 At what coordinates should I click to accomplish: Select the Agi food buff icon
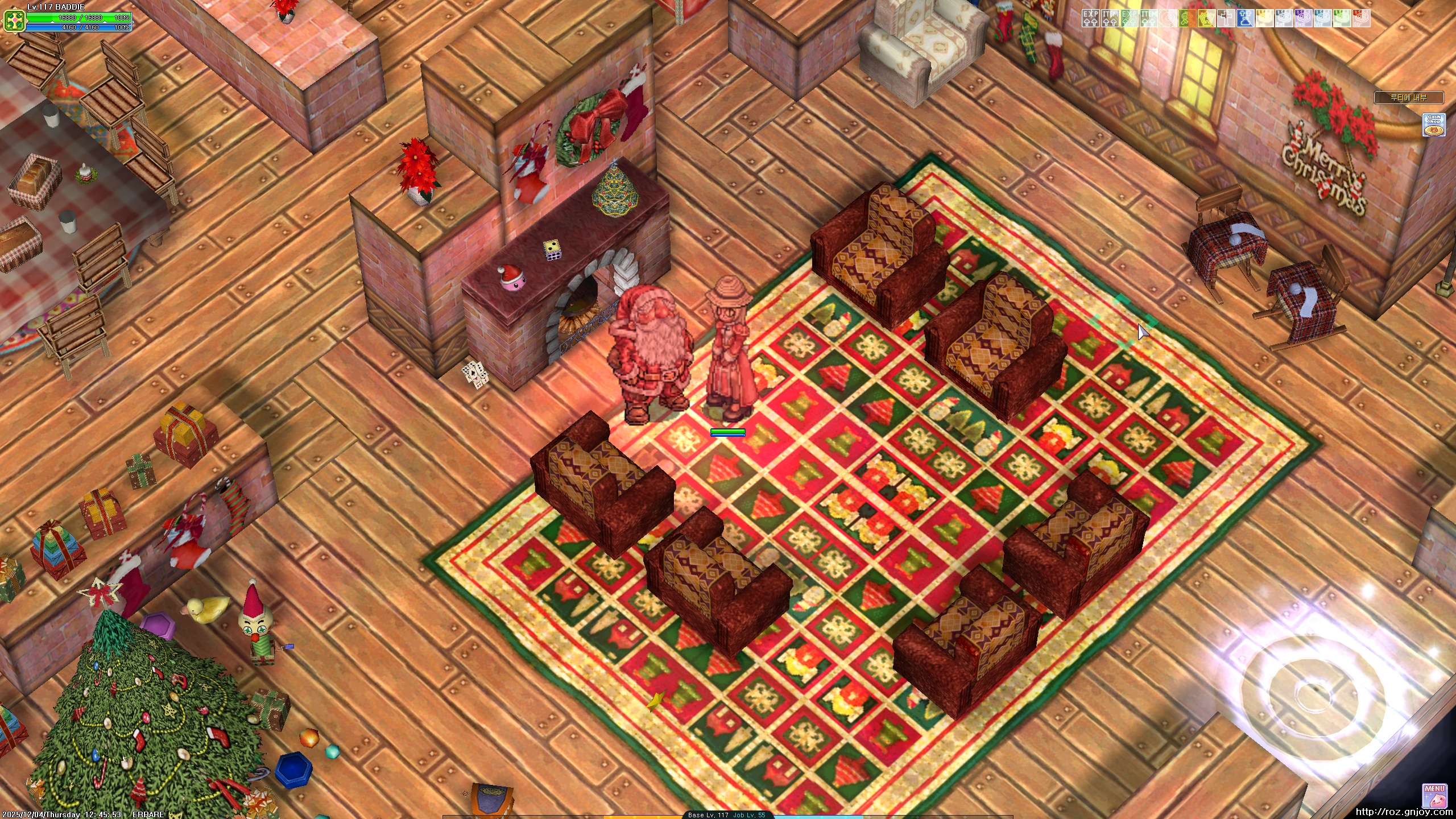pyautogui.click(x=1342, y=18)
